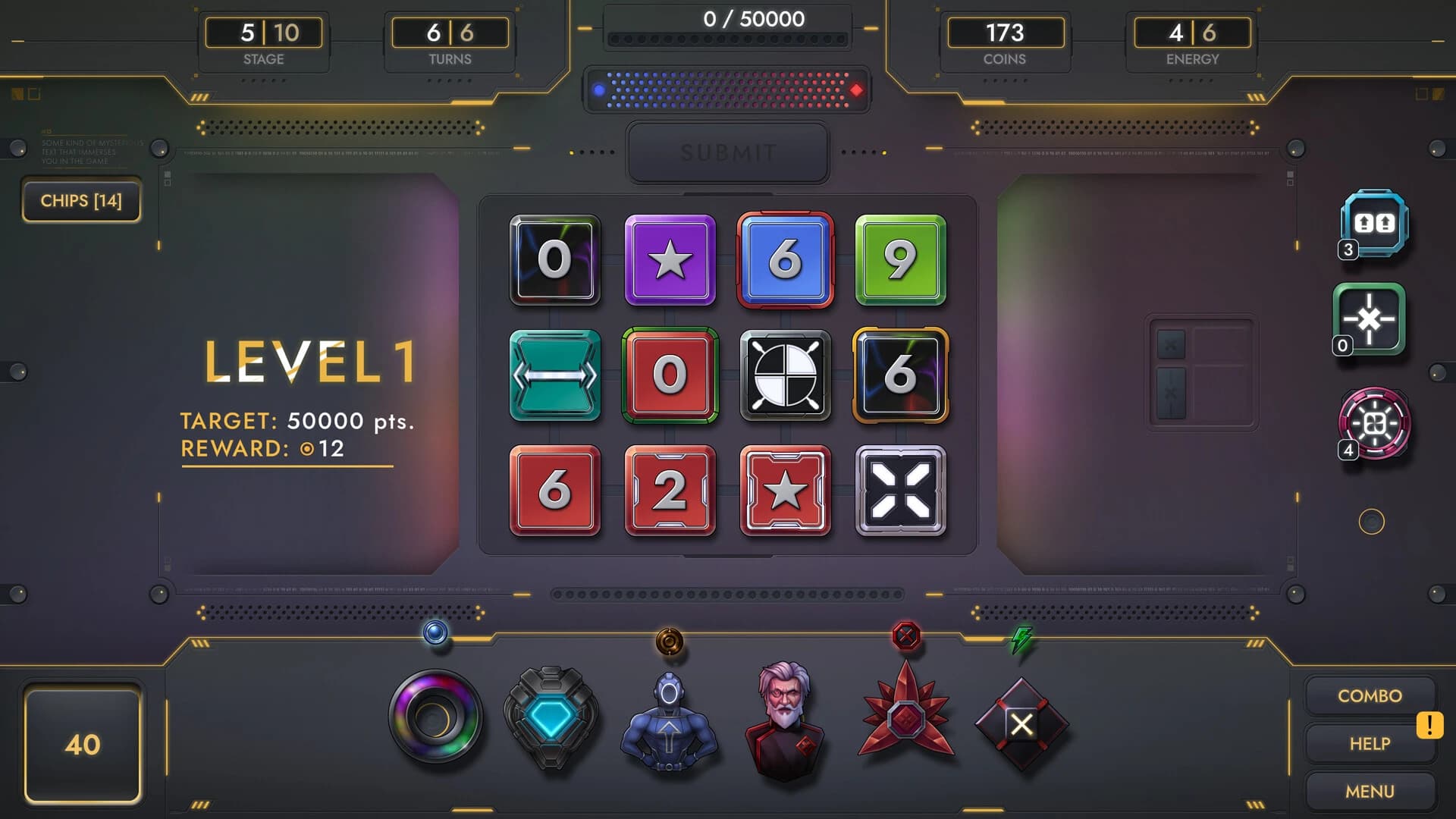Select the glowing diamond core emblem
The height and width of the screenshot is (819, 1456).
tap(552, 720)
